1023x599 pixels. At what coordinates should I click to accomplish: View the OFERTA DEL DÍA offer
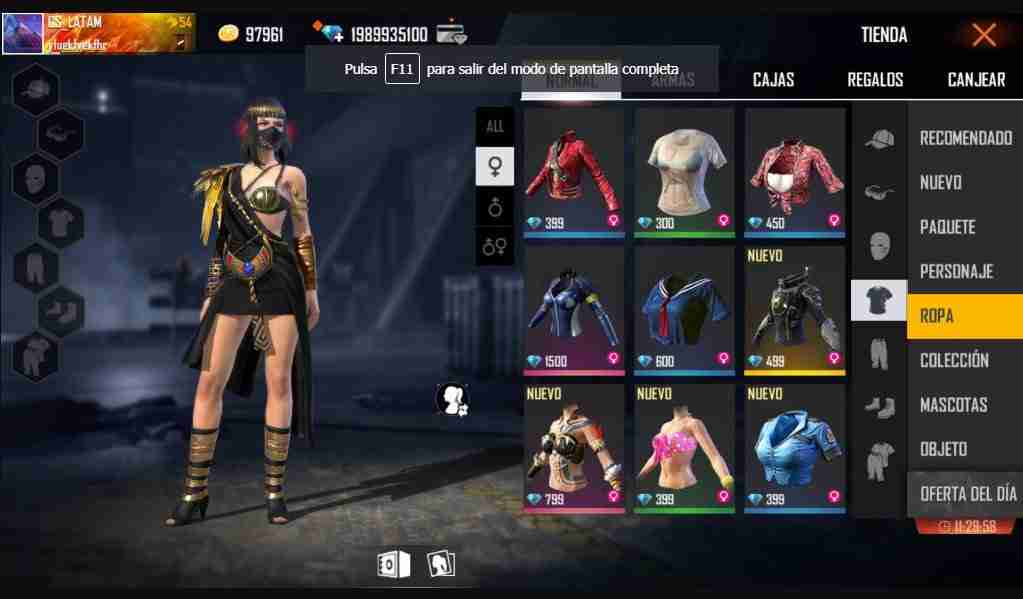click(x=967, y=494)
